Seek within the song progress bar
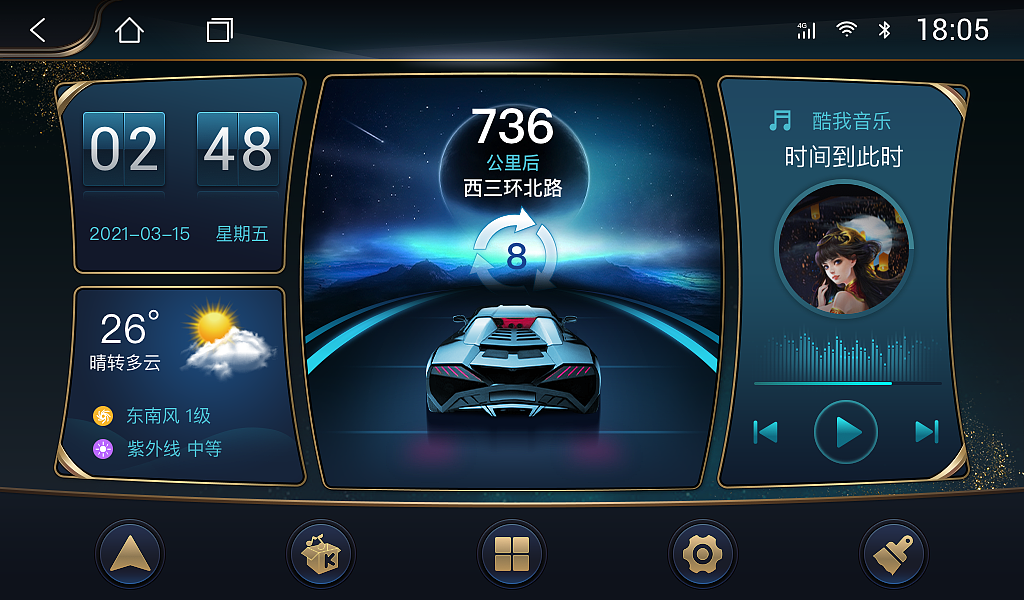 (x=847, y=383)
